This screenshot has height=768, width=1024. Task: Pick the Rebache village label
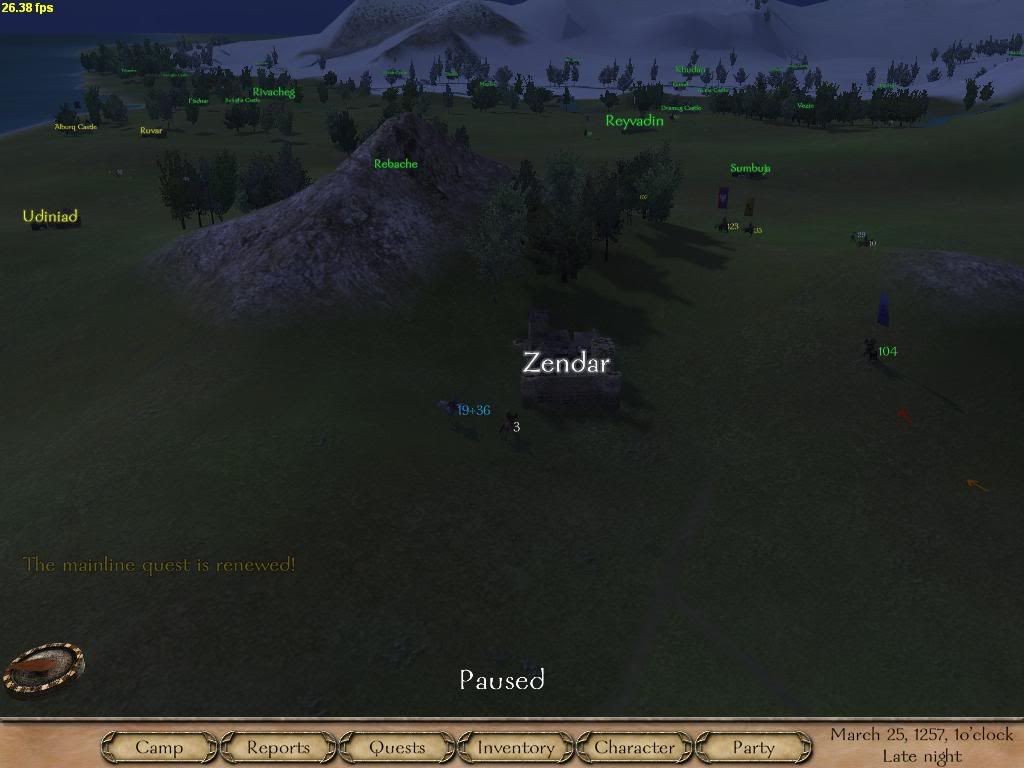click(395, 164)
